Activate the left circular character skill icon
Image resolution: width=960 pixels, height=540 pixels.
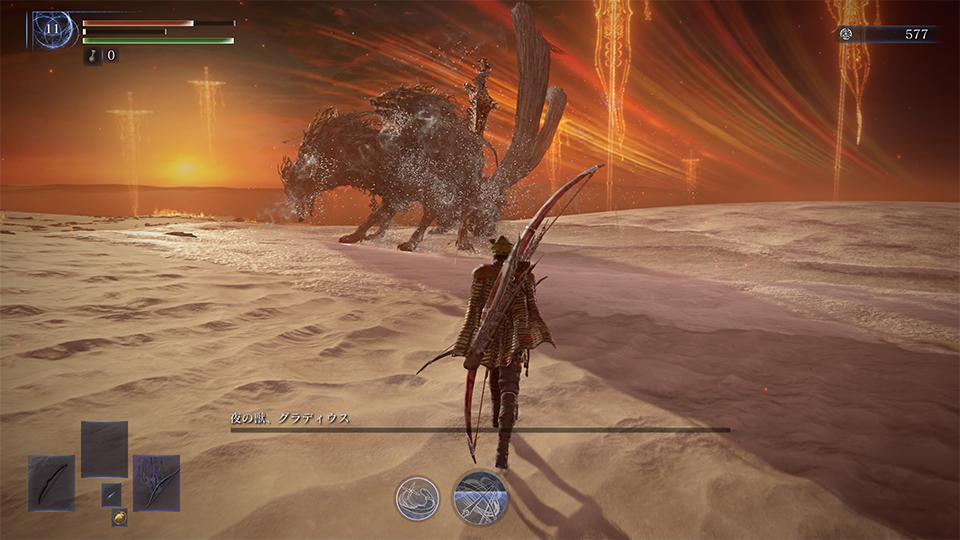click(x=416, y=498)
